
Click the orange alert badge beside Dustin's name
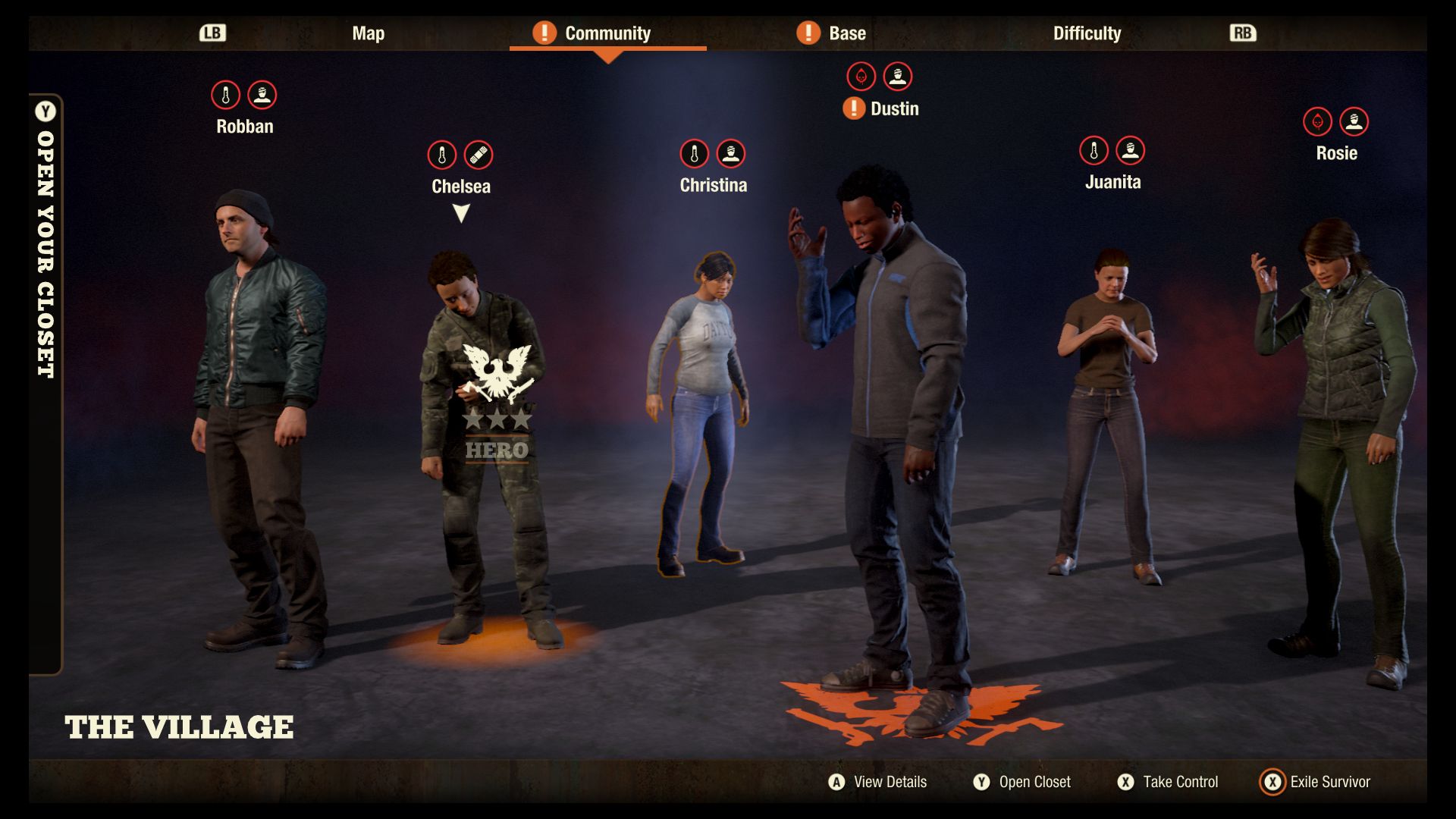click(852, 108)
